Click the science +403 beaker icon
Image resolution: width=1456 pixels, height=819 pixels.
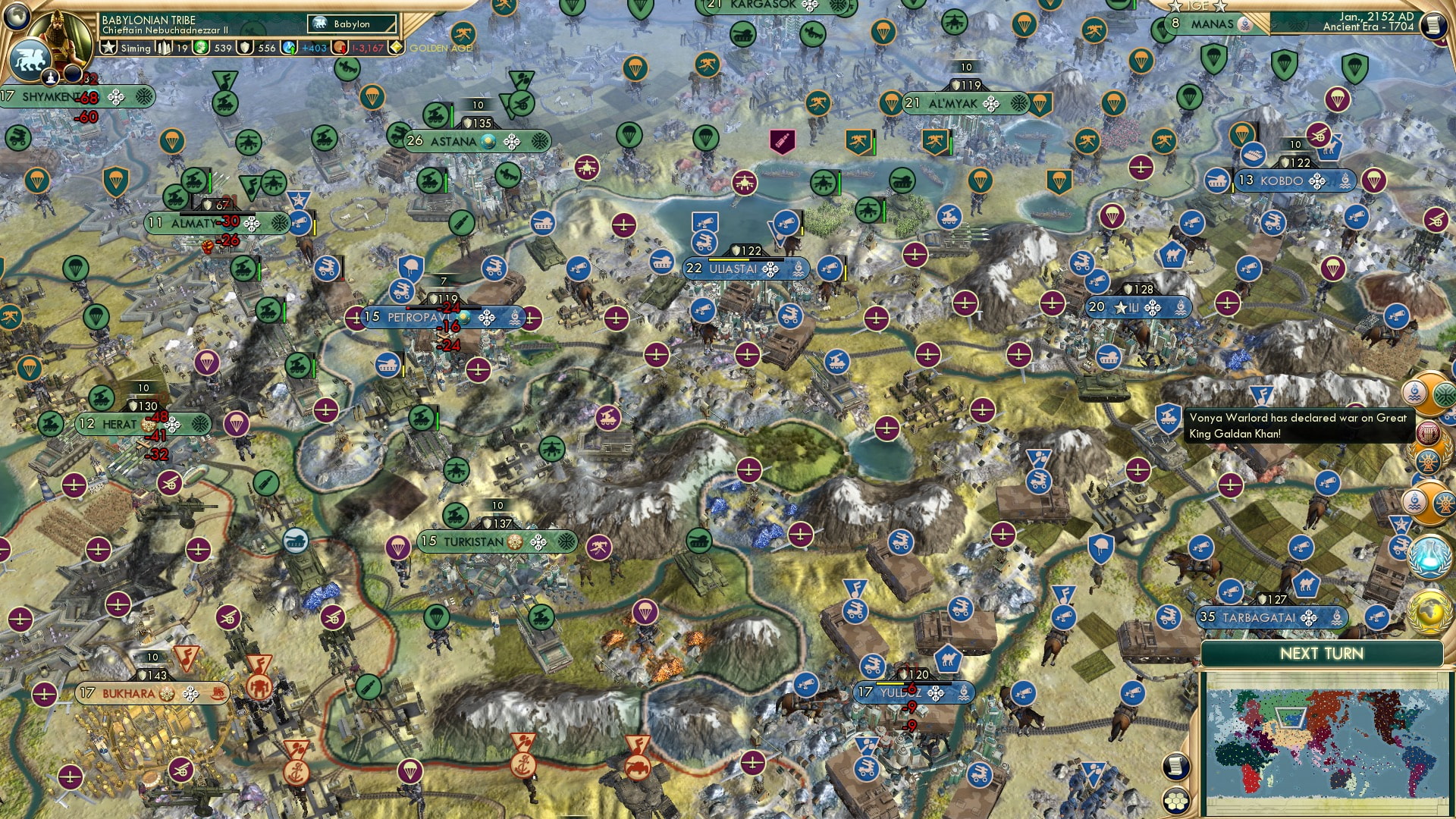[x=288, y=48]
